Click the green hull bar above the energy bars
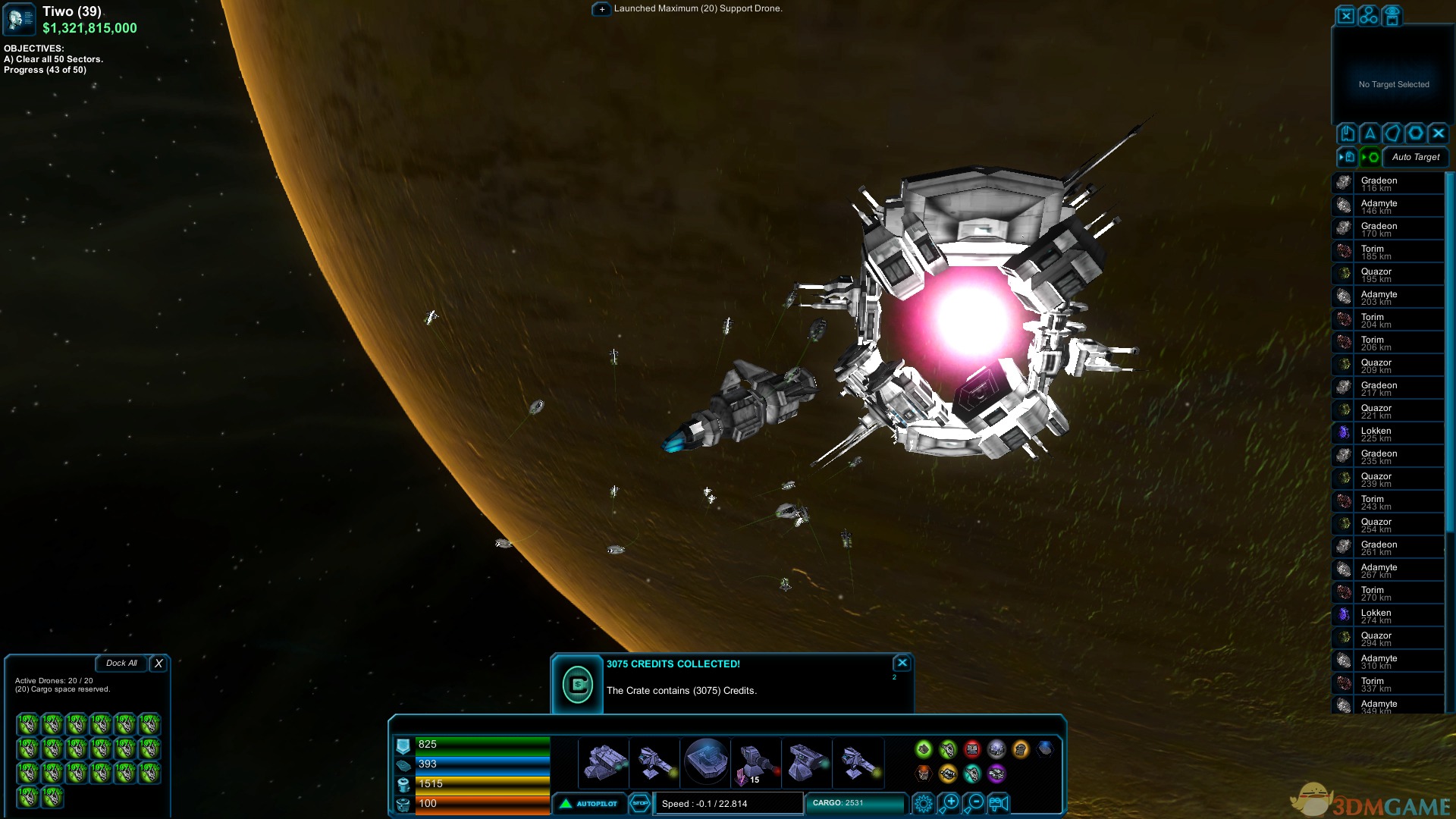The height and width of the screenshot is (819, 1456). (x=478, y=744)
